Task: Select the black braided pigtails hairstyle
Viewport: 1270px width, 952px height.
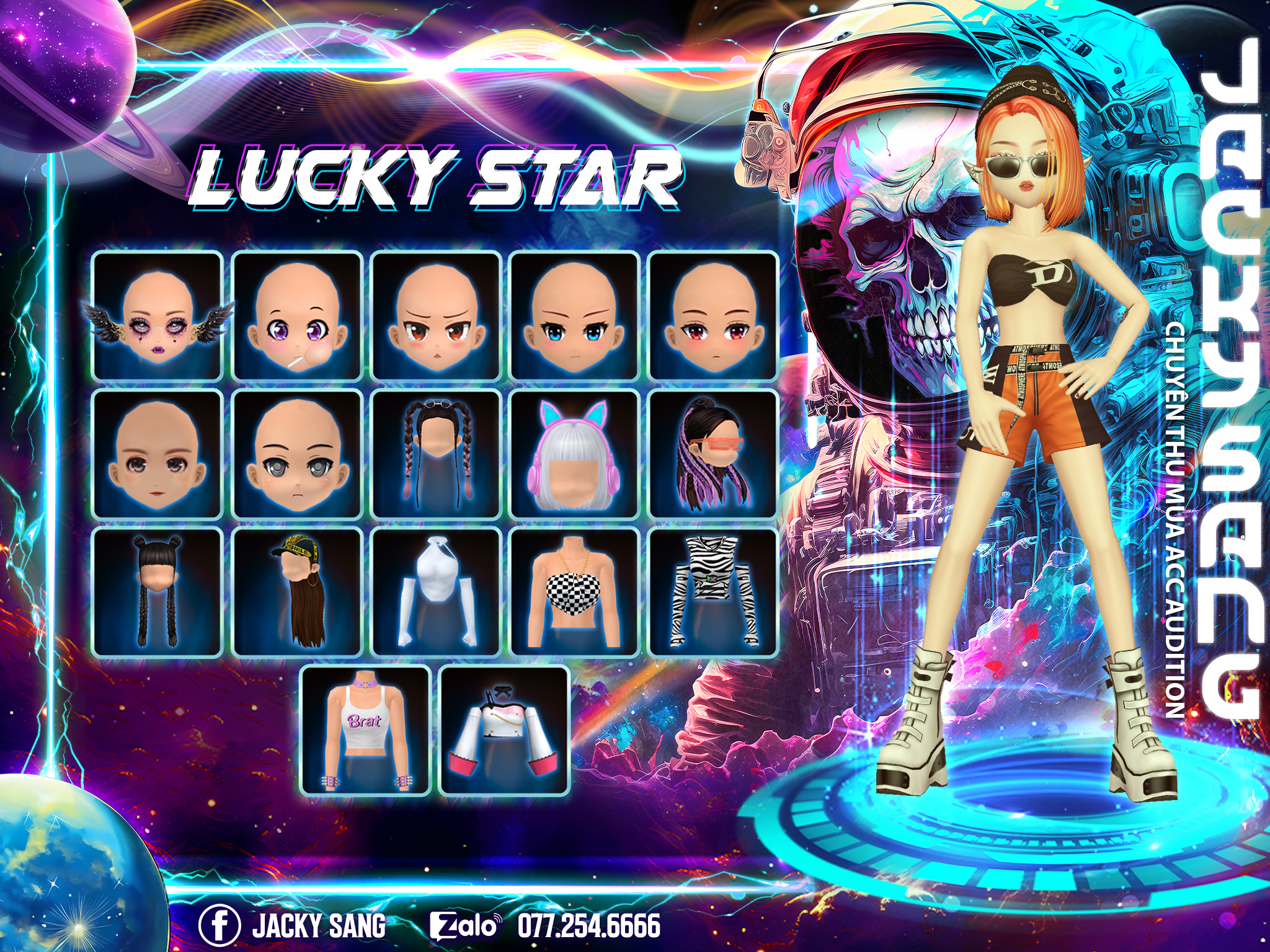Action: 436,454
